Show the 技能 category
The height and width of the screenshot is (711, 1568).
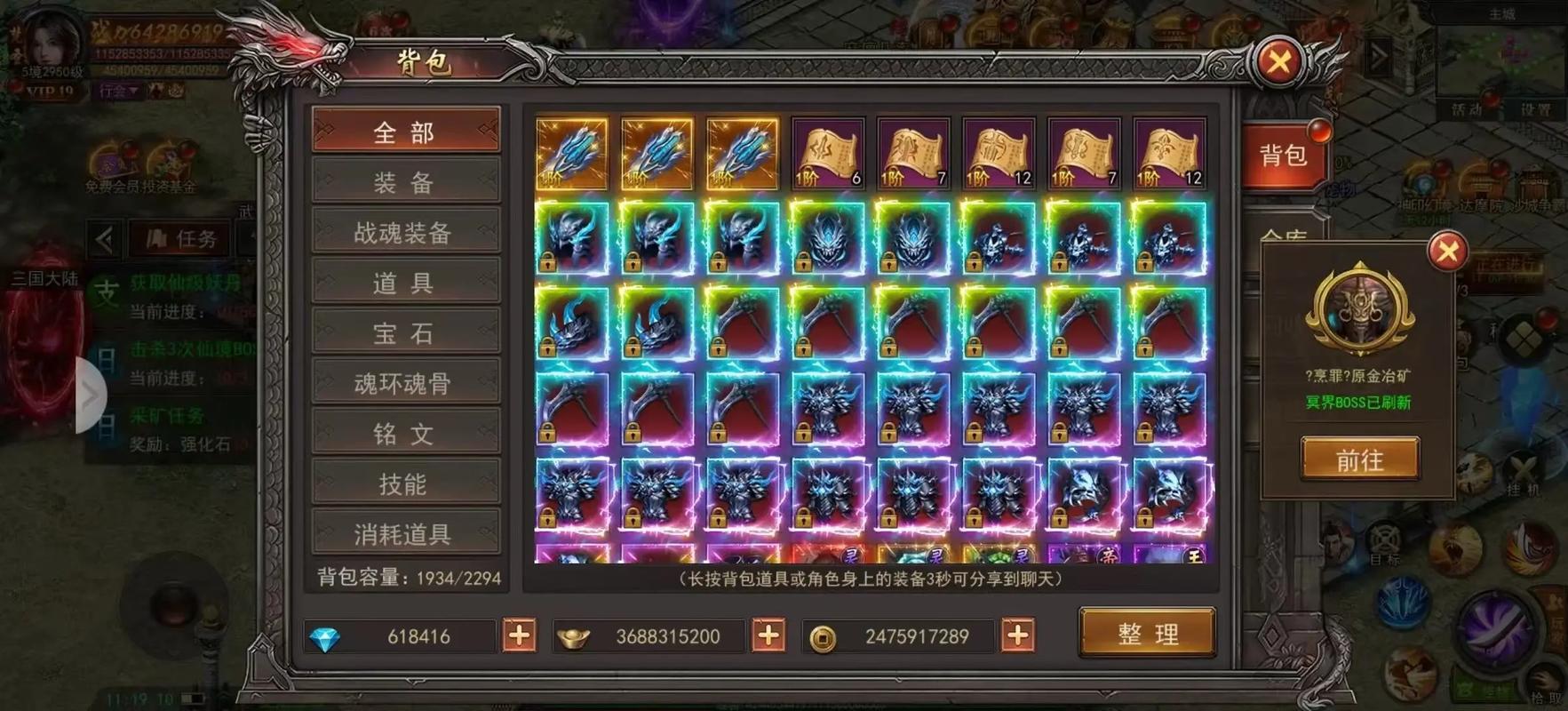405,483
